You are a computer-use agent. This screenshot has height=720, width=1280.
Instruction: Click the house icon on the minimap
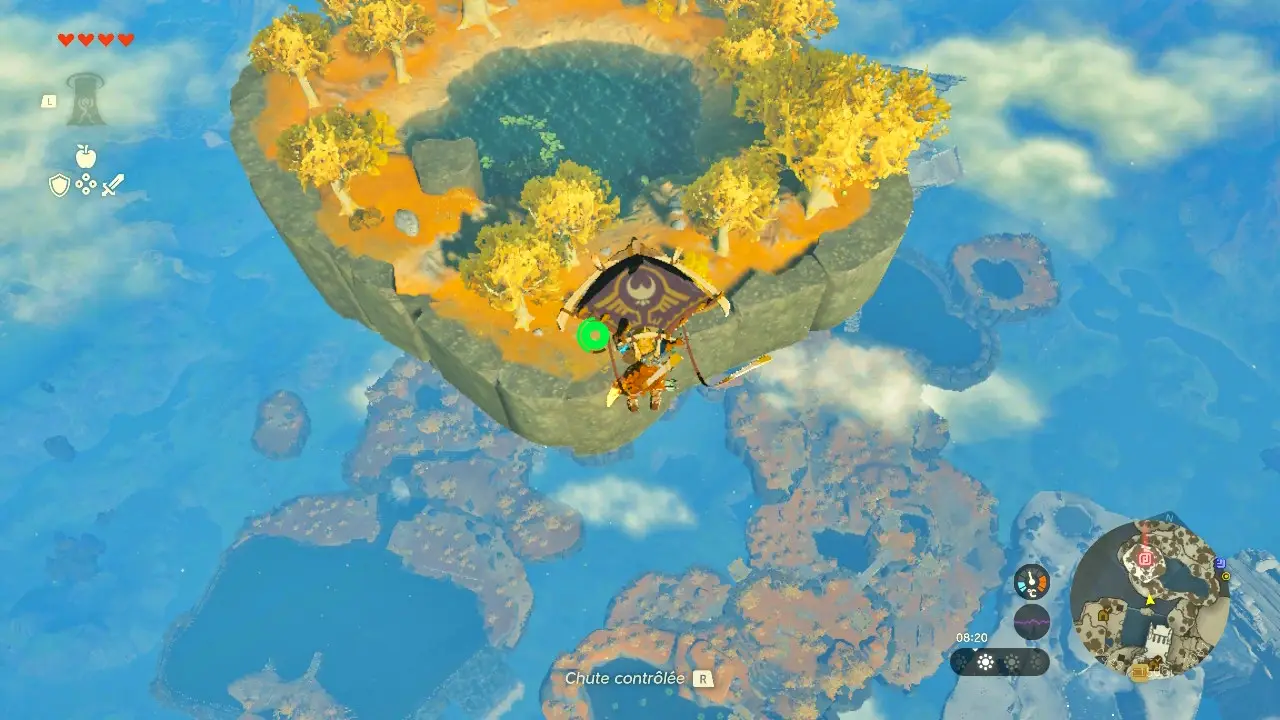1104,616
